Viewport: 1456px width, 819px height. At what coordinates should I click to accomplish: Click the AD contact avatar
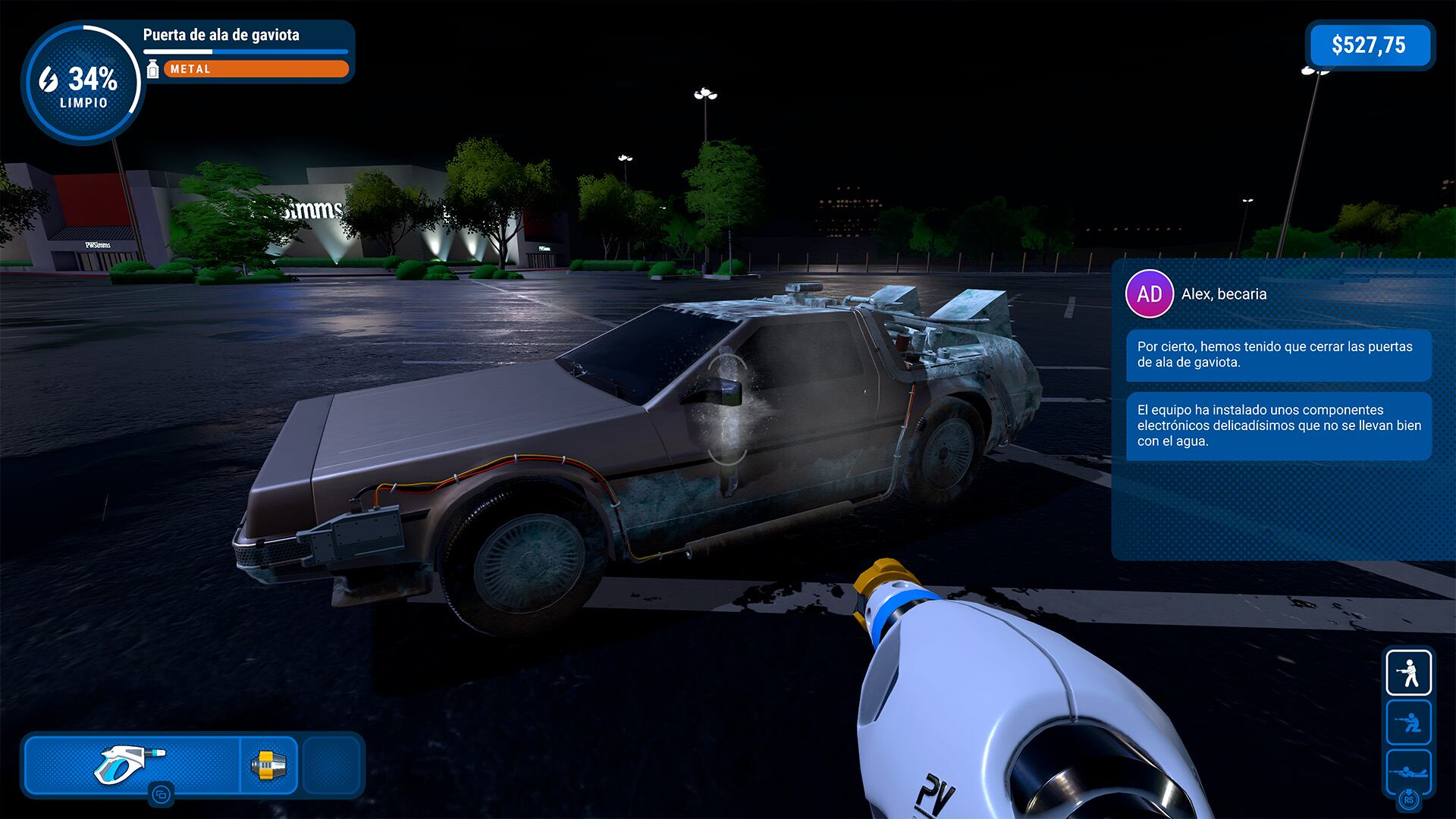pos(1149,293)
